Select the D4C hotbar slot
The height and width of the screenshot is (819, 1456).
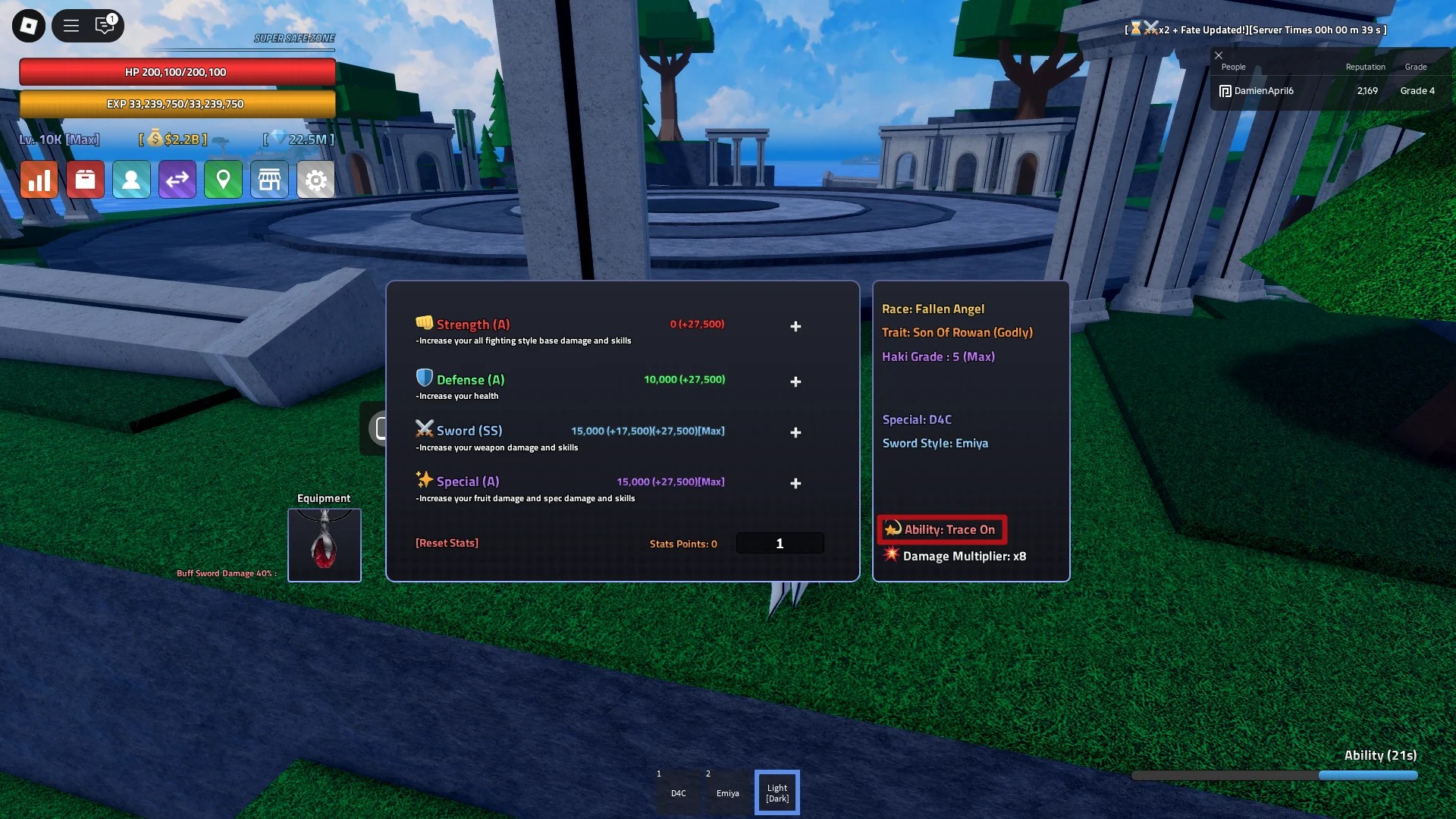pyautogui.click(x=678, y=792)
